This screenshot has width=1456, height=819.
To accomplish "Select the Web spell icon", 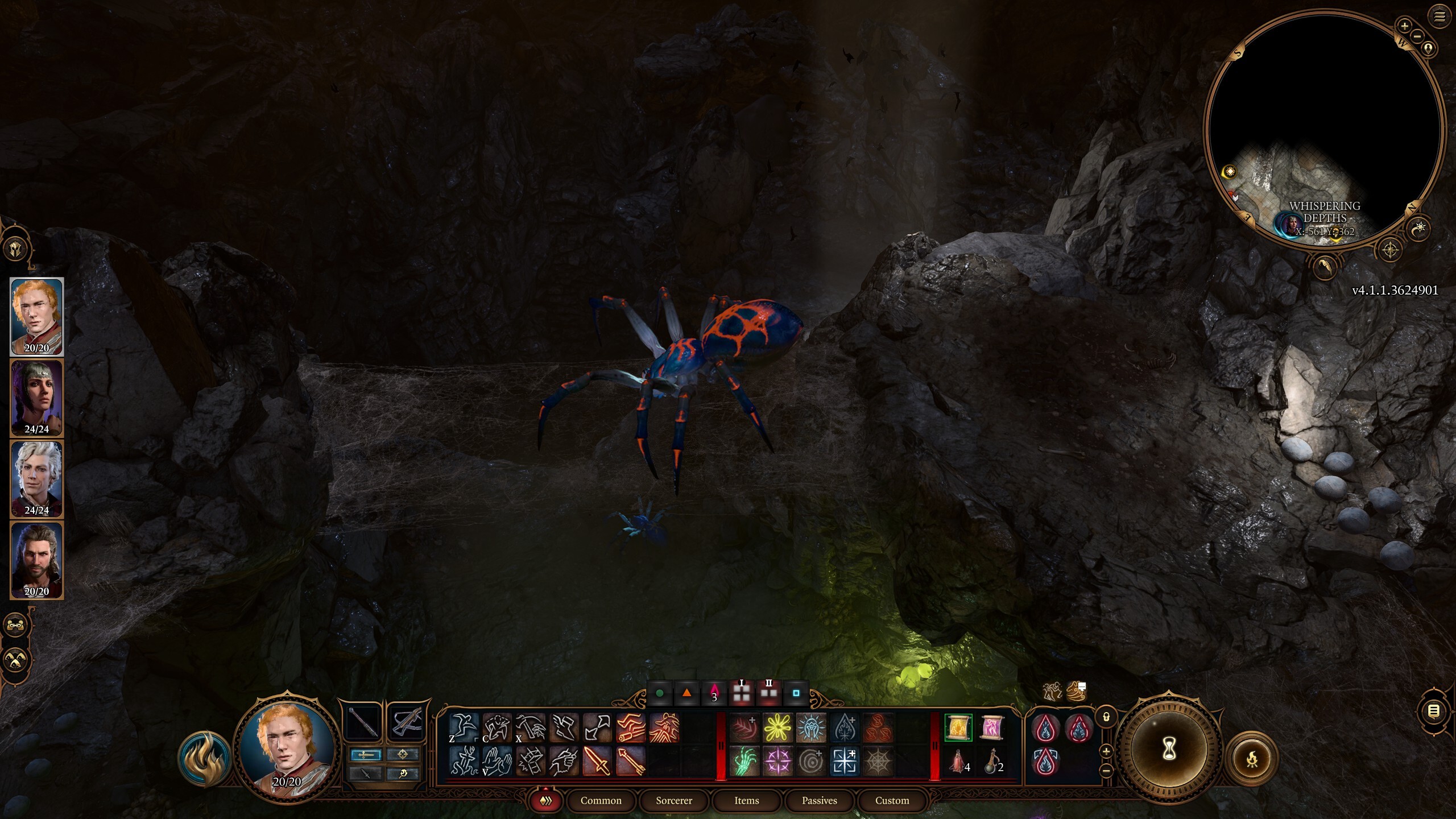I will coord(878,761).
